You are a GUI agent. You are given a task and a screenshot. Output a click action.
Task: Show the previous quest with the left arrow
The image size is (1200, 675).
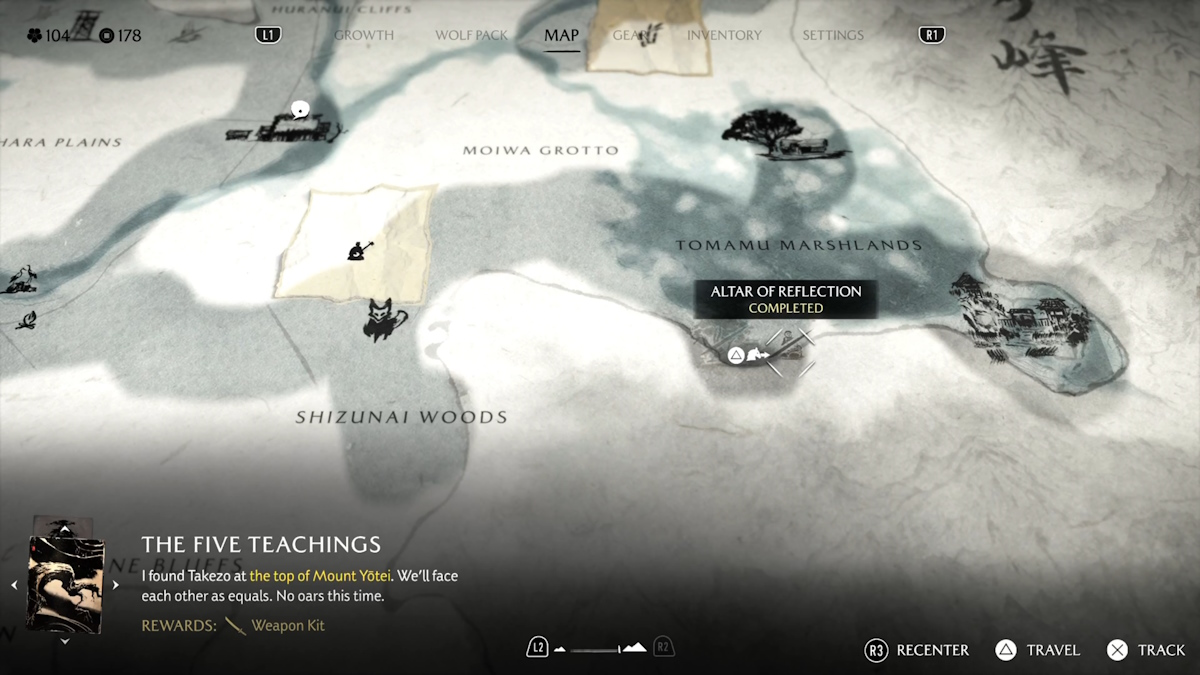tap(14, 585)
